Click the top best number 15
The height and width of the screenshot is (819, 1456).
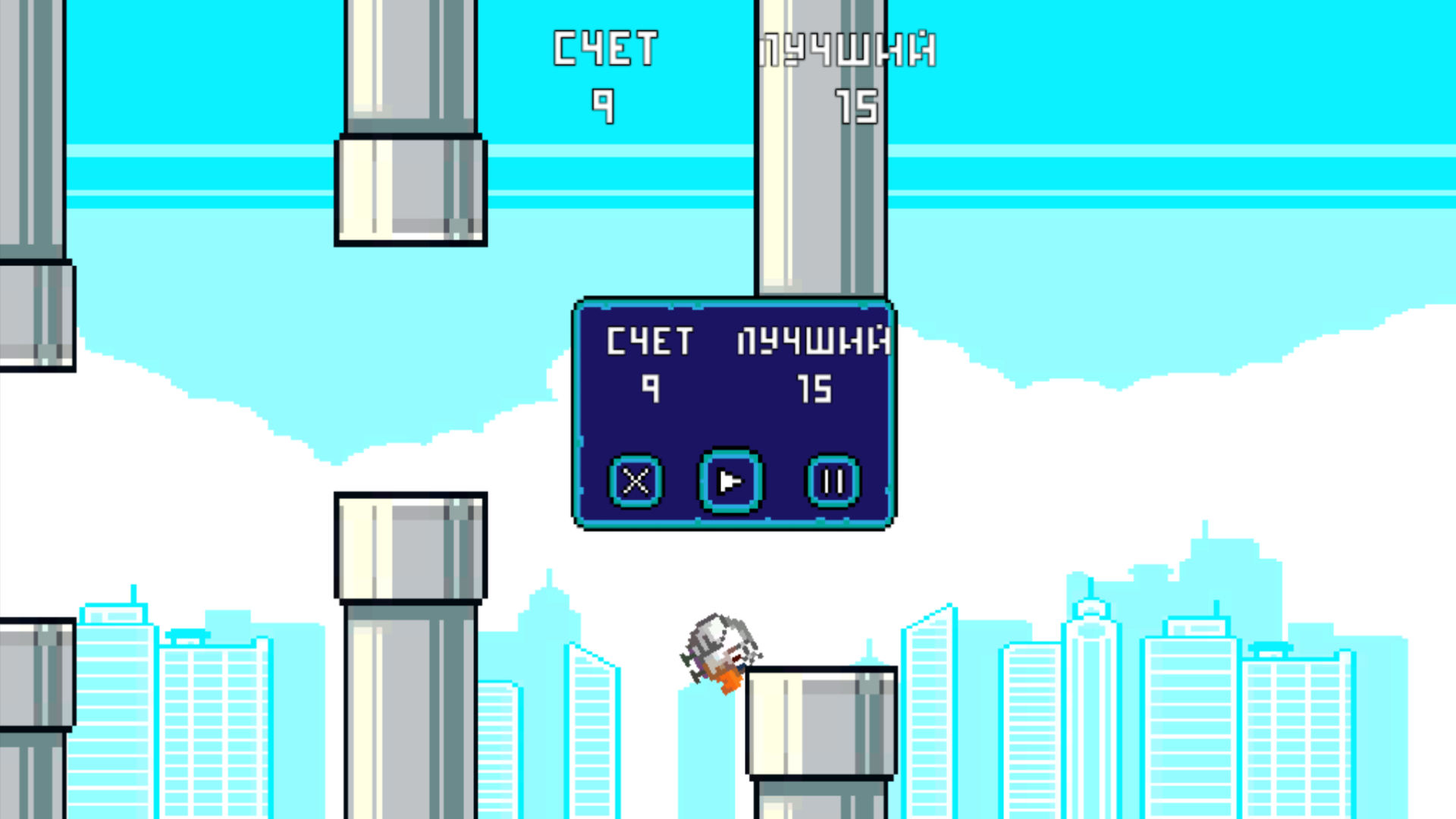(x=856, y=106)
